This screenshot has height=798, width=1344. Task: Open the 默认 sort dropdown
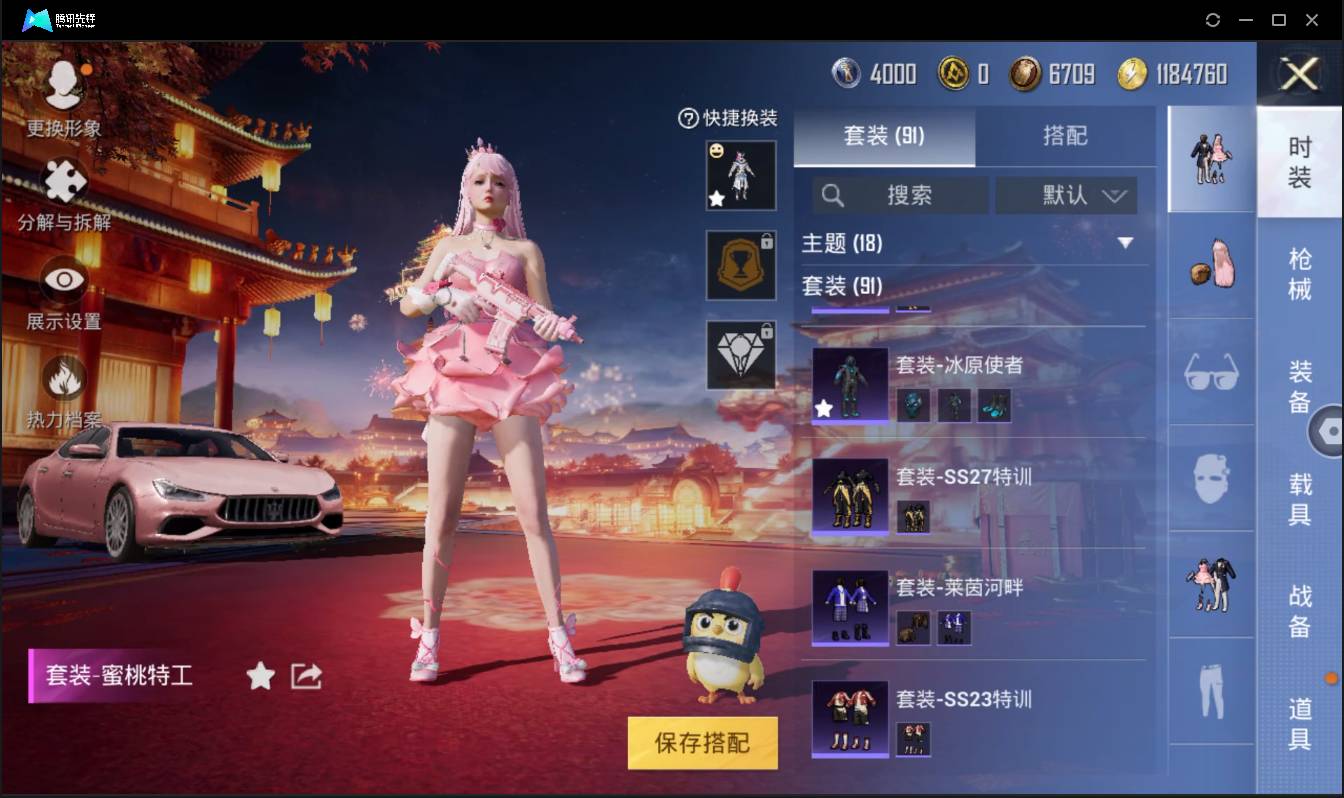1066,196
